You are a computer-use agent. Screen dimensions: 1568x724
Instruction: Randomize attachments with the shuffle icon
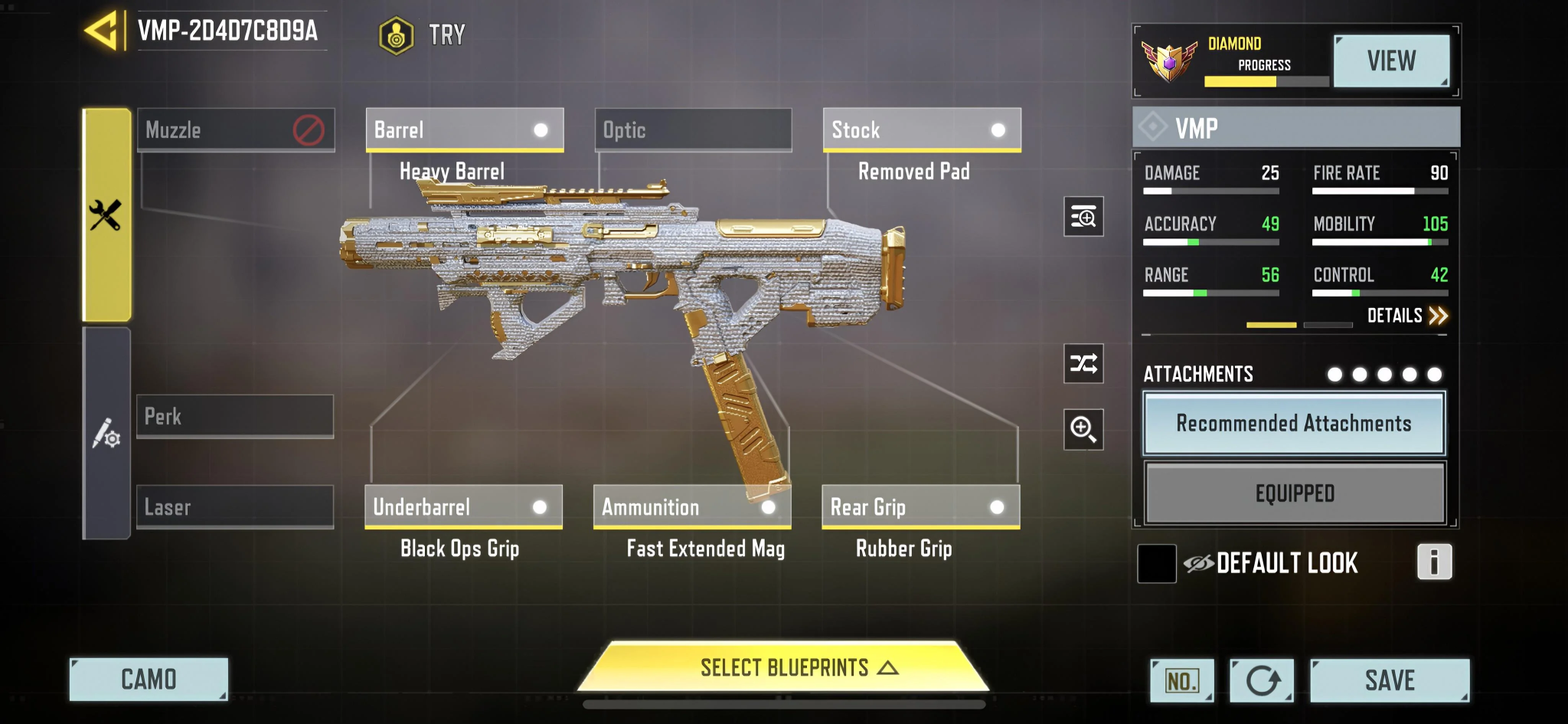tap(1083, 363)
